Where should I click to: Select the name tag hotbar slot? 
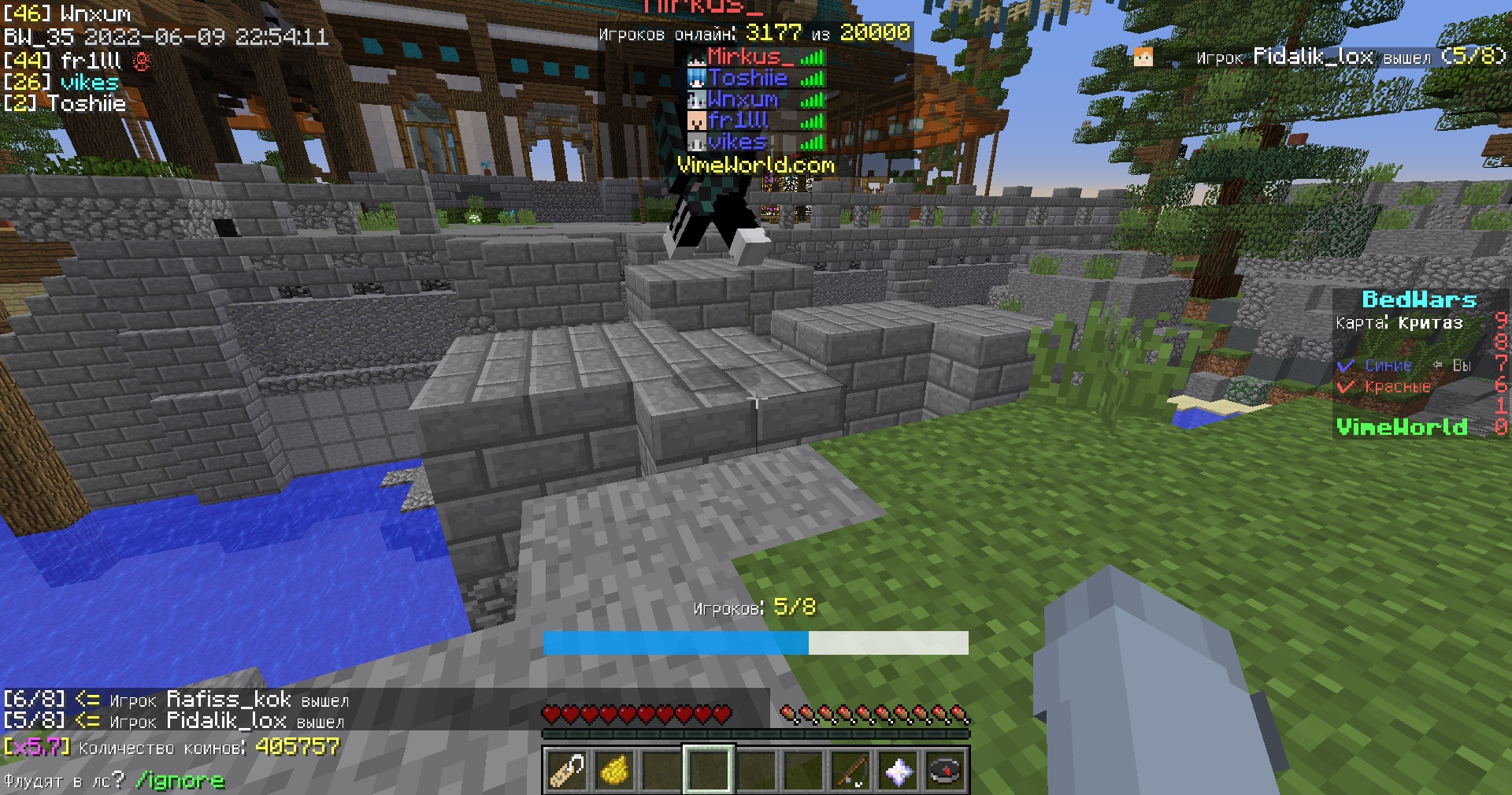[x=567, y=770]
